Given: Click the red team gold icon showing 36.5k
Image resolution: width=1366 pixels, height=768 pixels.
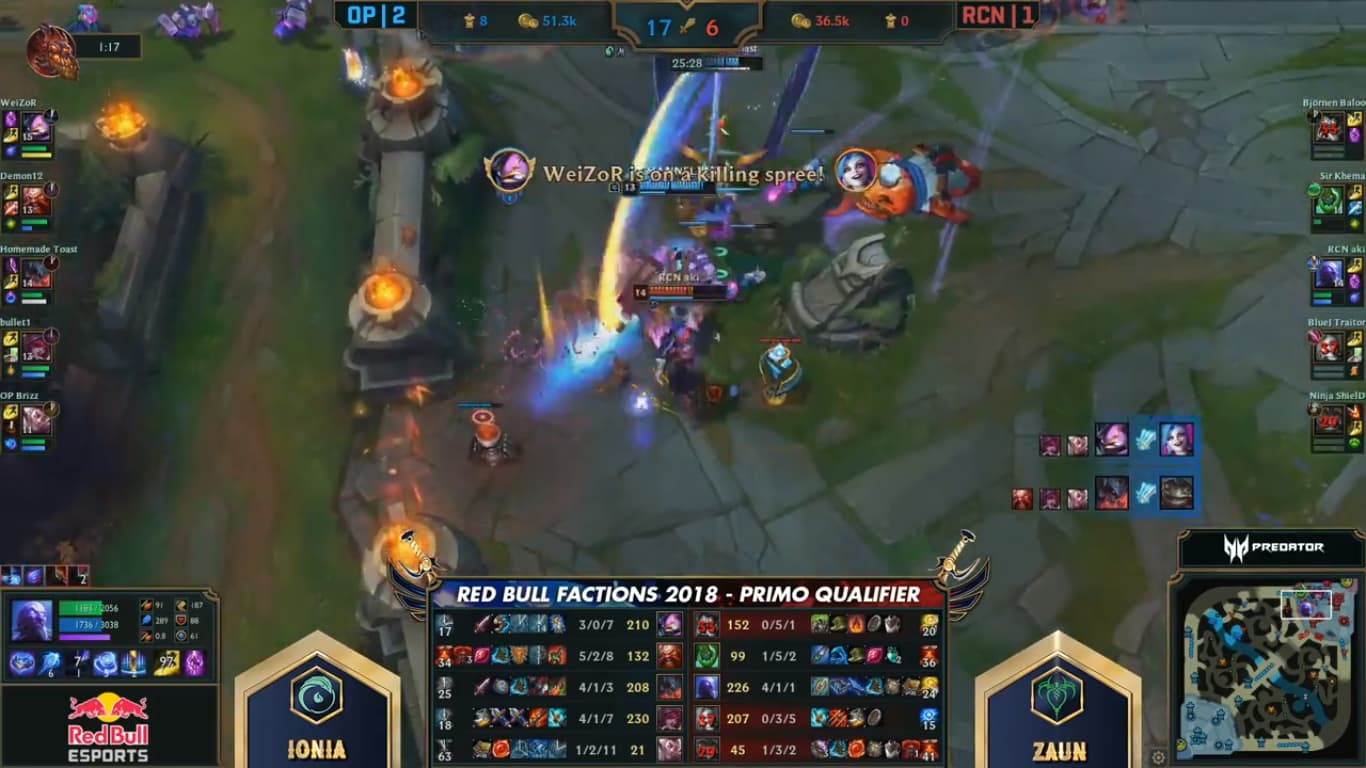Looking at the screenshot, I should [802, 20].
